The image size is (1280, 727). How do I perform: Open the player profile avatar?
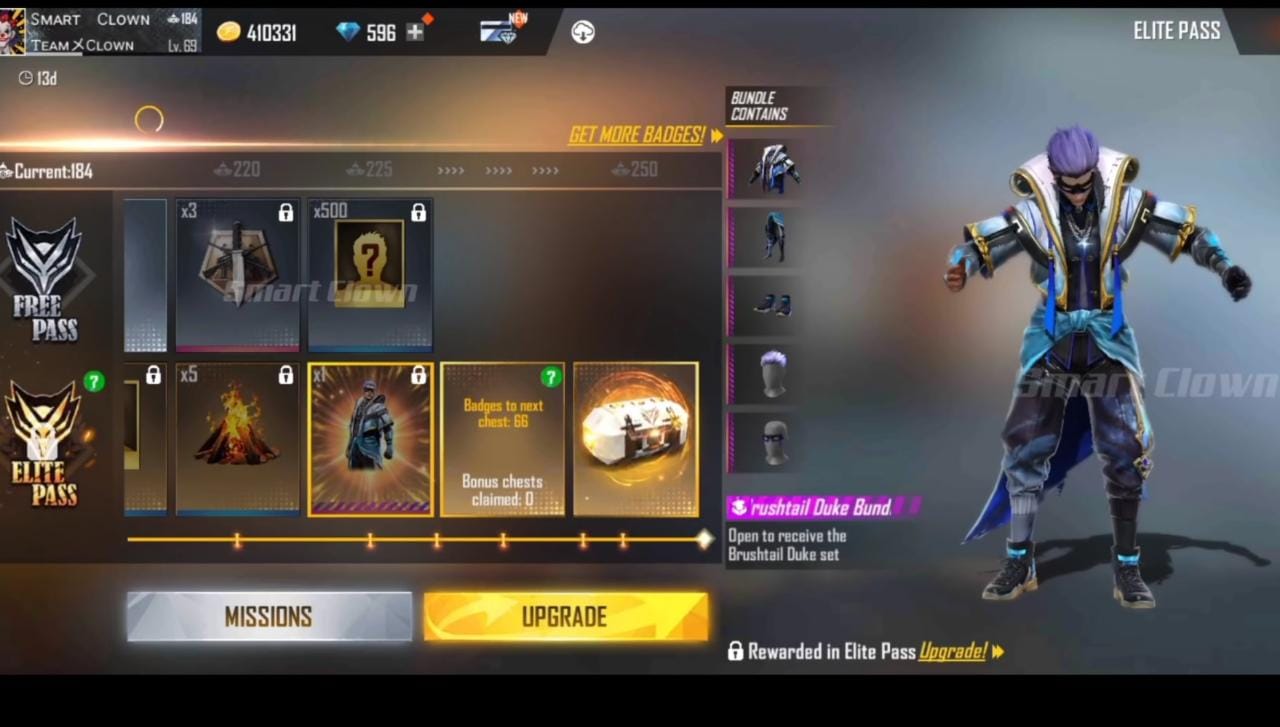click(13, 31)
